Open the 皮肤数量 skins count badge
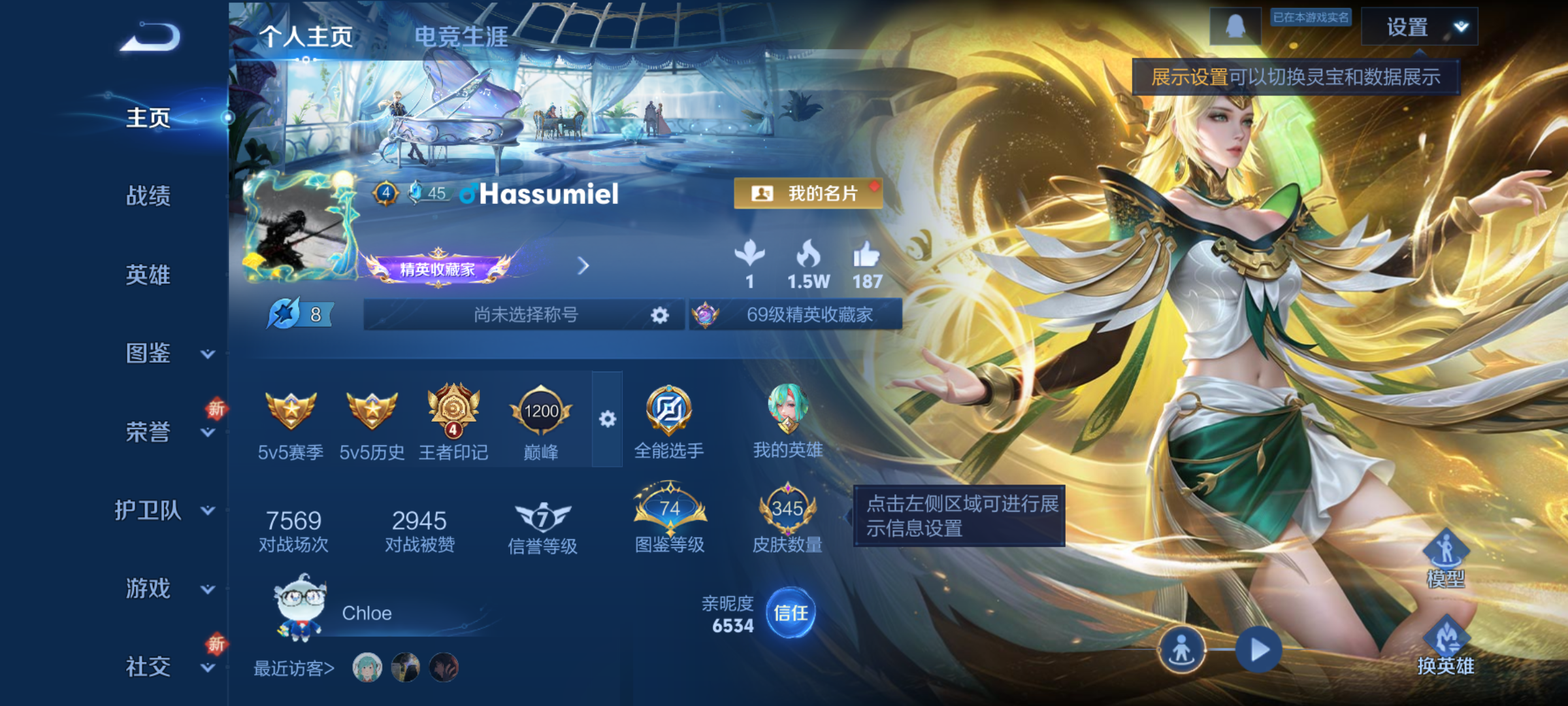 click(x=790, y=510)
